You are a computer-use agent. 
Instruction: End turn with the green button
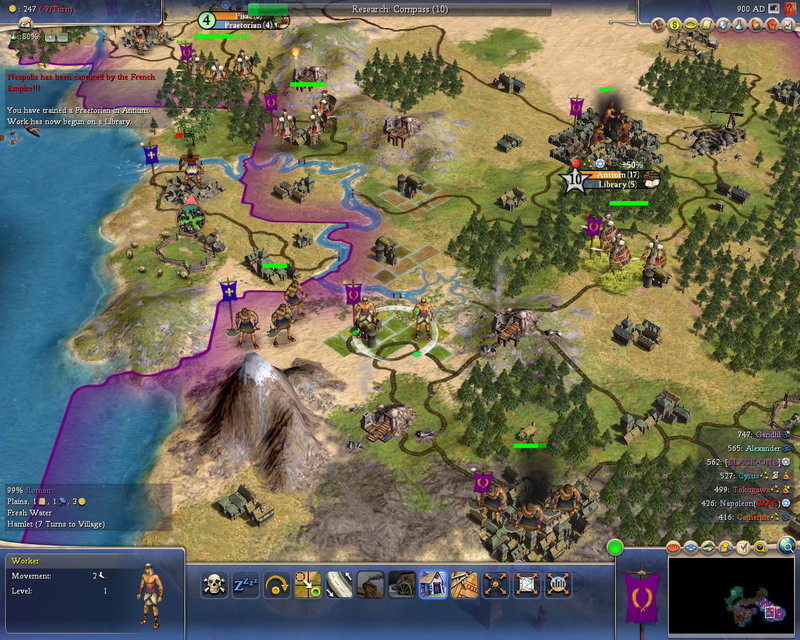(x=615, y=546)
